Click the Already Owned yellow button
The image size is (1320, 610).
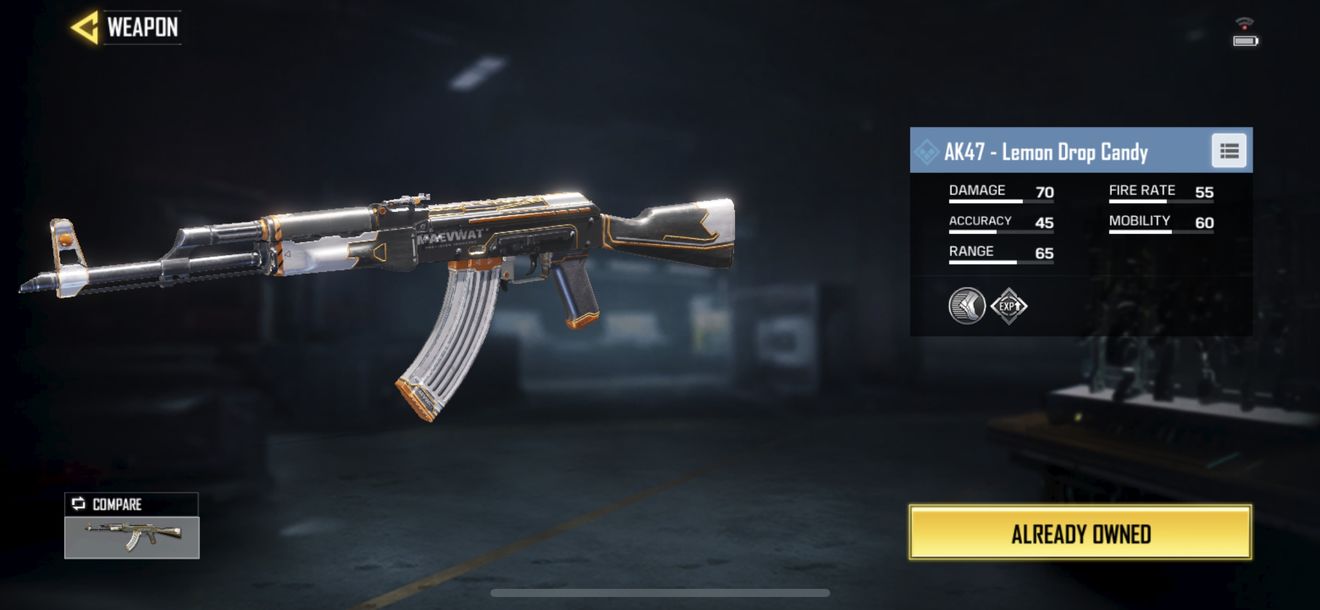(x=1080, y=533)
